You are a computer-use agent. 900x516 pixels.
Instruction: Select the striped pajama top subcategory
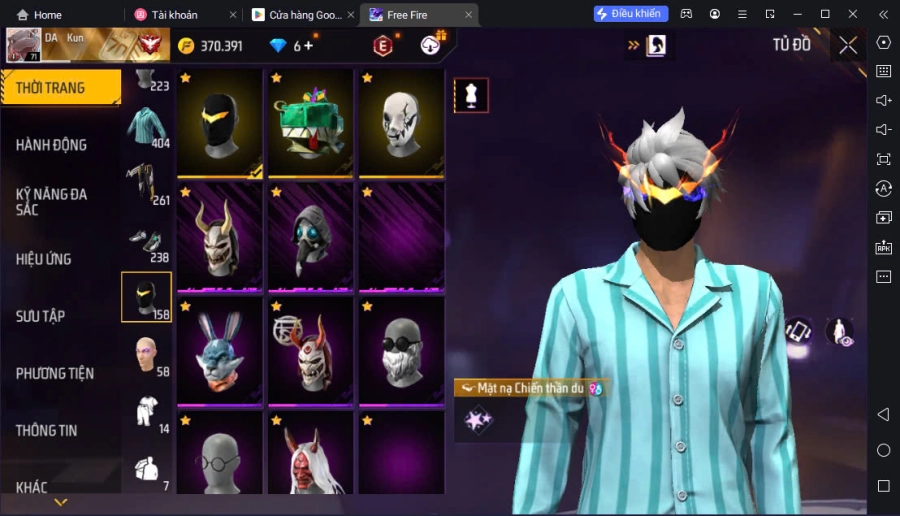pos(146,130)
